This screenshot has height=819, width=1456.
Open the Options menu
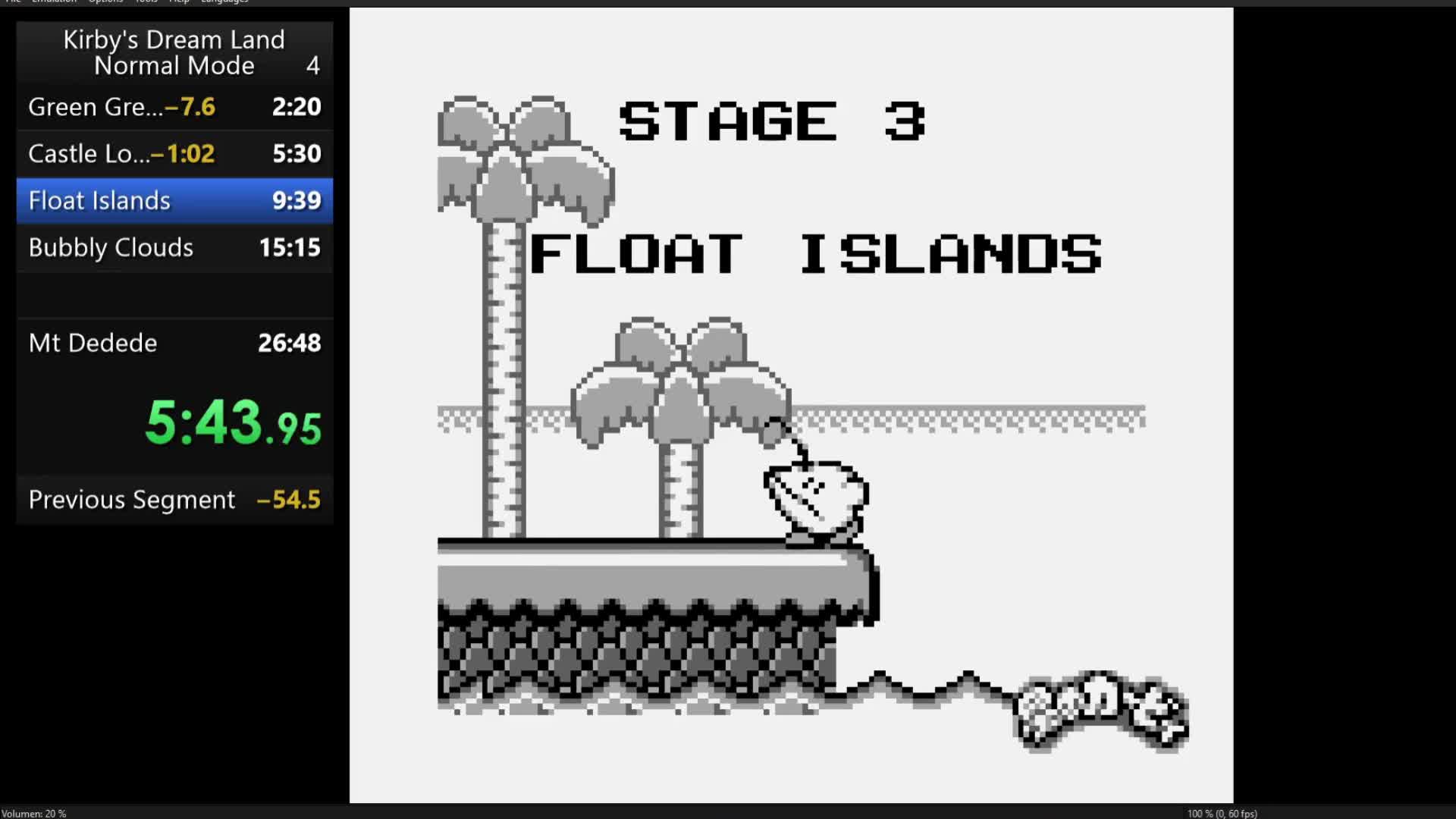tap(105, 2)
